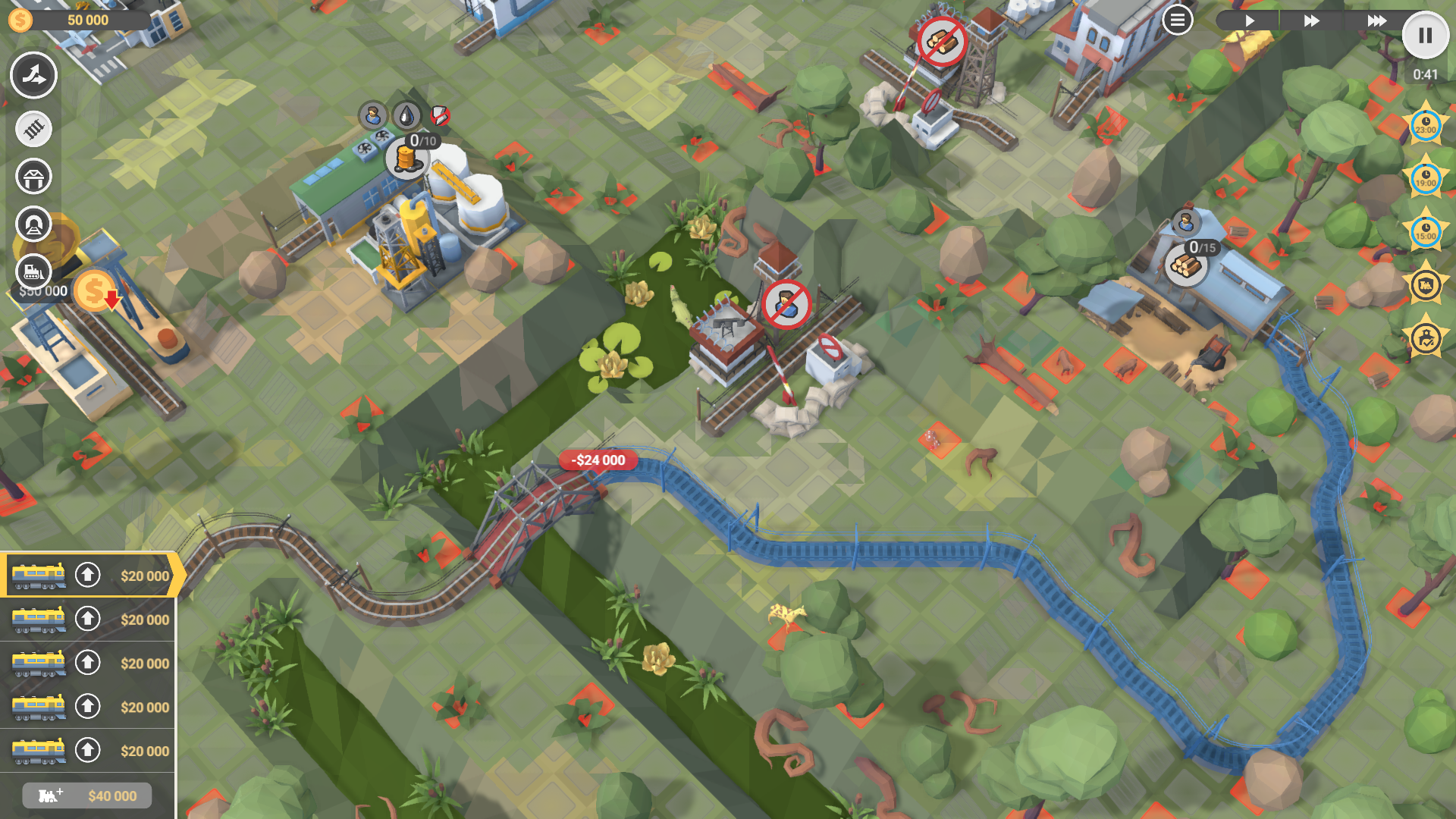1456x819 pixels.
Task: Select the bridge building tool
Action: point(33,177)
